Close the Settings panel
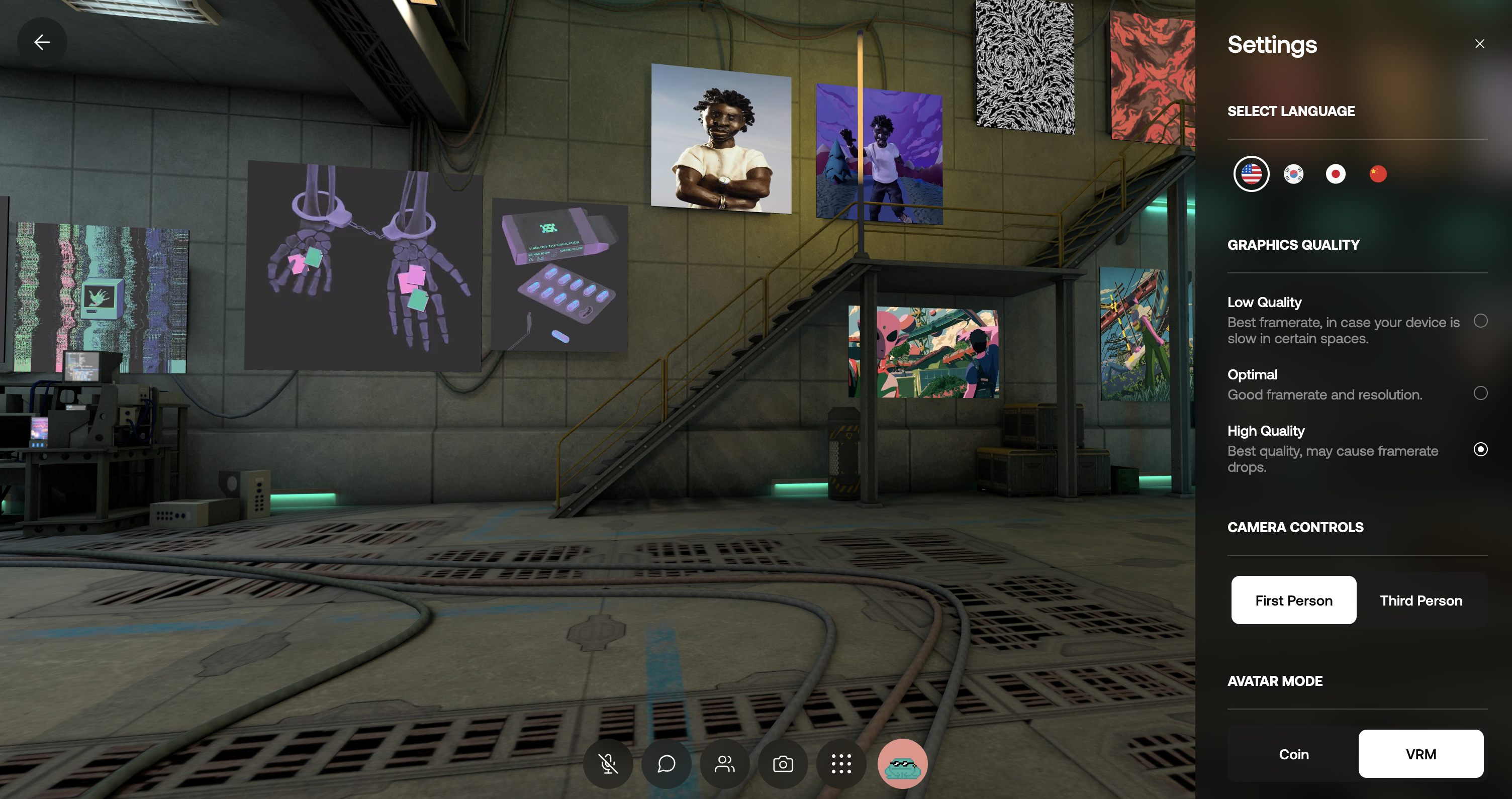Screen dimensions: 1512x799 coord(1479,44)
